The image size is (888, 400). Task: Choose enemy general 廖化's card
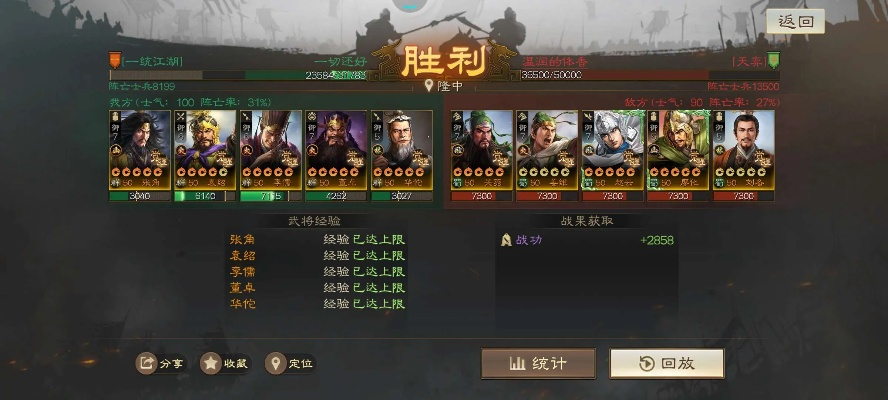(x=677, y=150)
